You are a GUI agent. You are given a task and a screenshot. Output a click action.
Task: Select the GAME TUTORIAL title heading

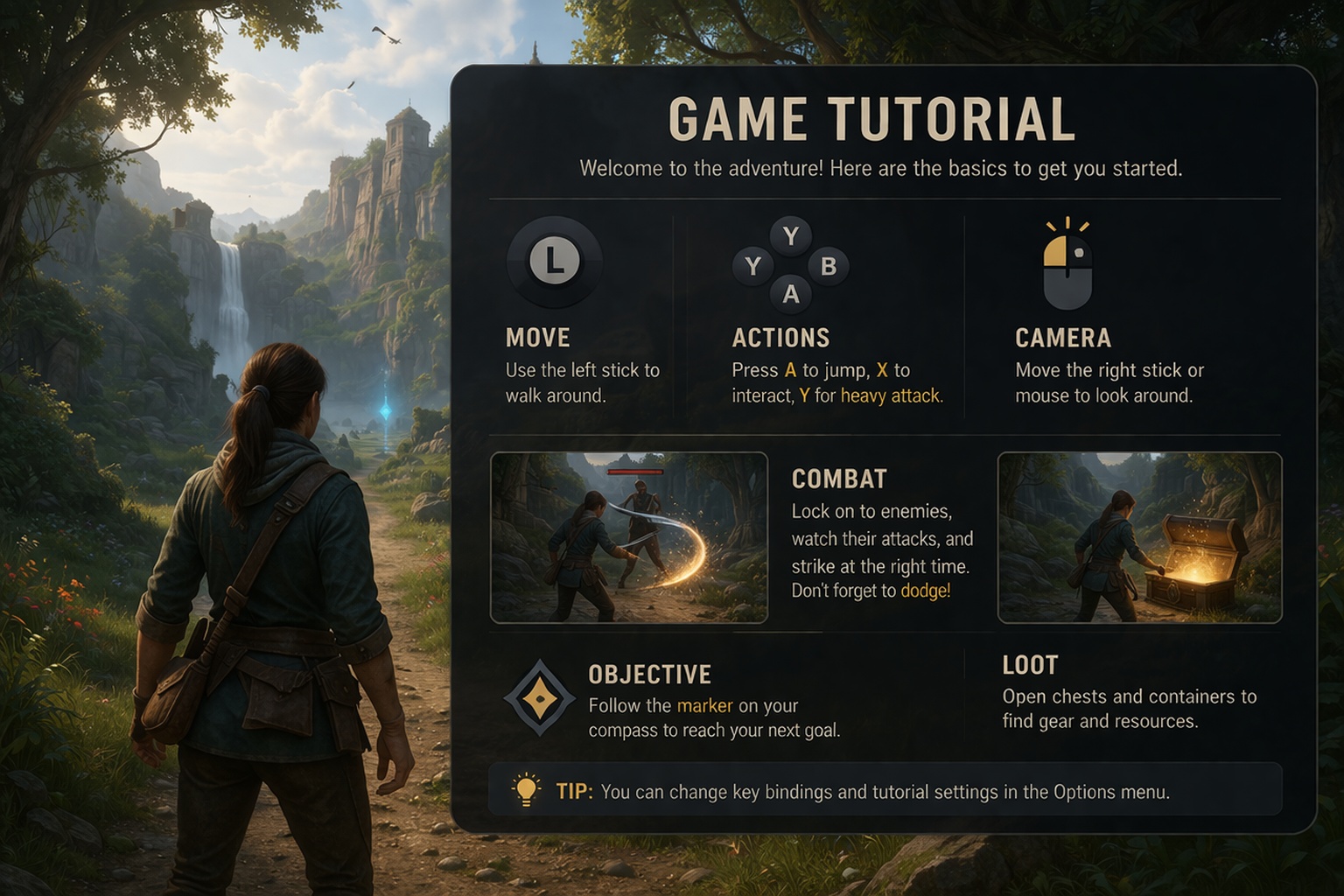tap(871, 118)
